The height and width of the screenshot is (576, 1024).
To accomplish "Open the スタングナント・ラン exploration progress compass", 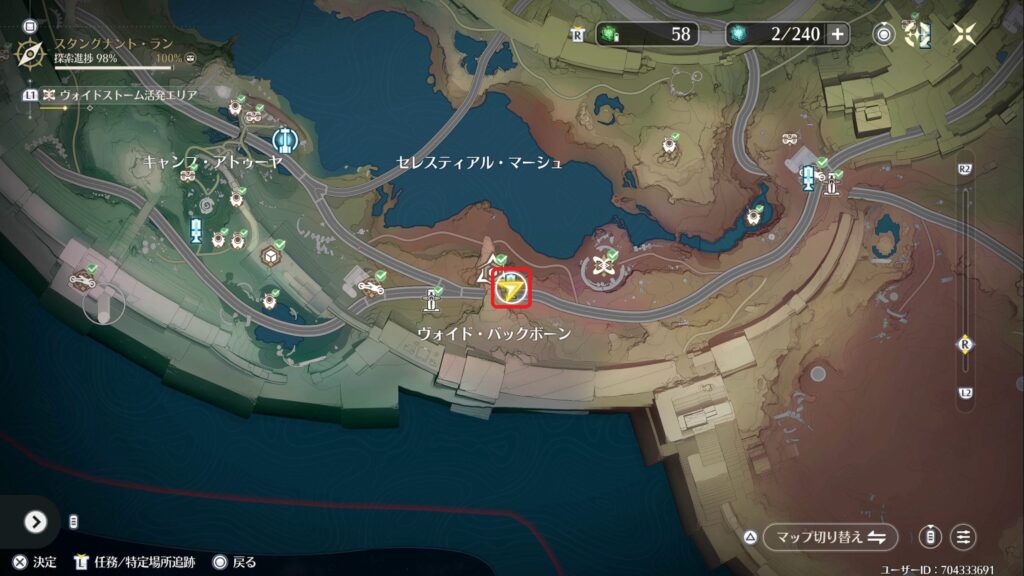I will pyautogui.click(x=32, y=52).
